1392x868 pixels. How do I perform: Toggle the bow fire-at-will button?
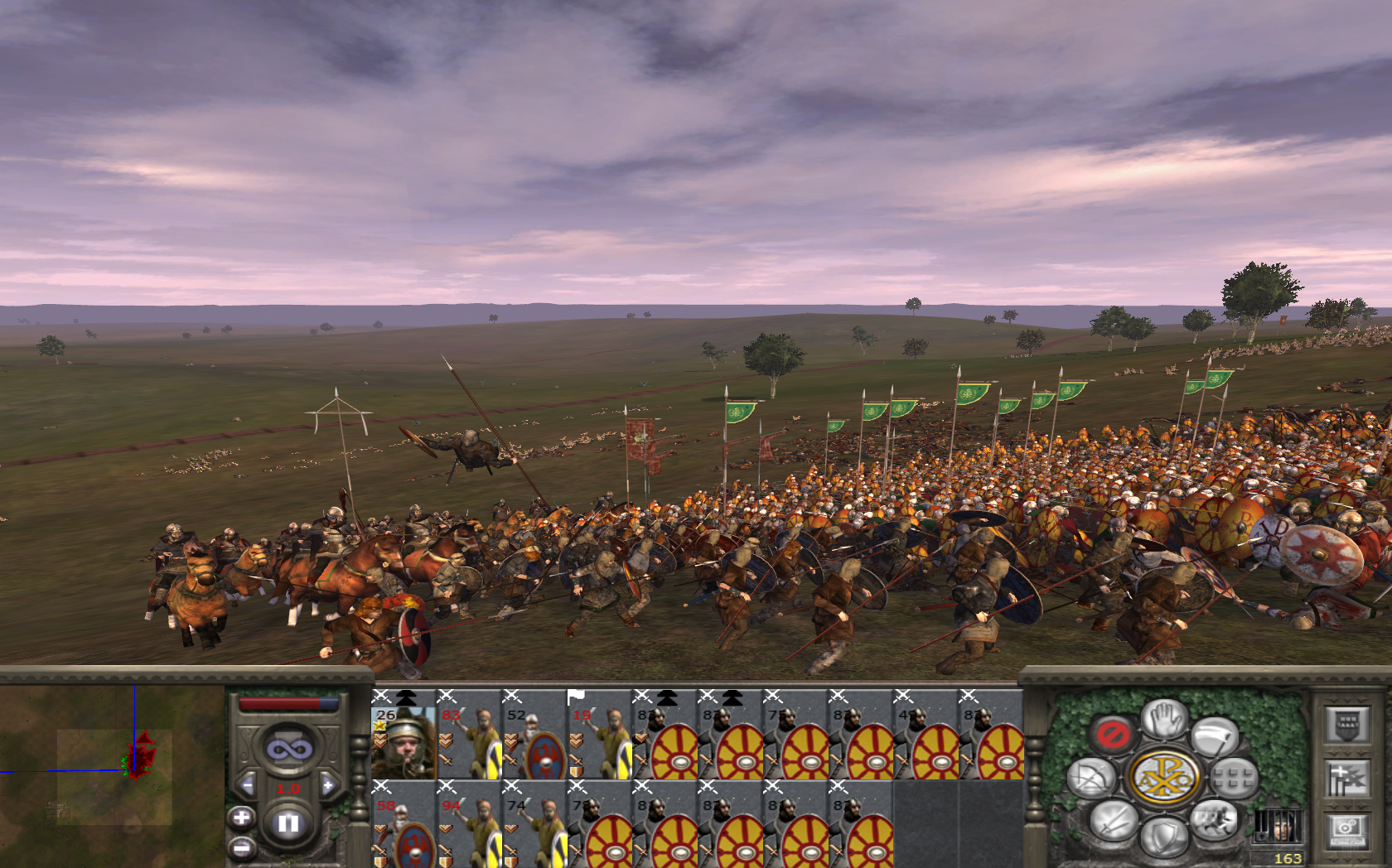pos(1090,779)
